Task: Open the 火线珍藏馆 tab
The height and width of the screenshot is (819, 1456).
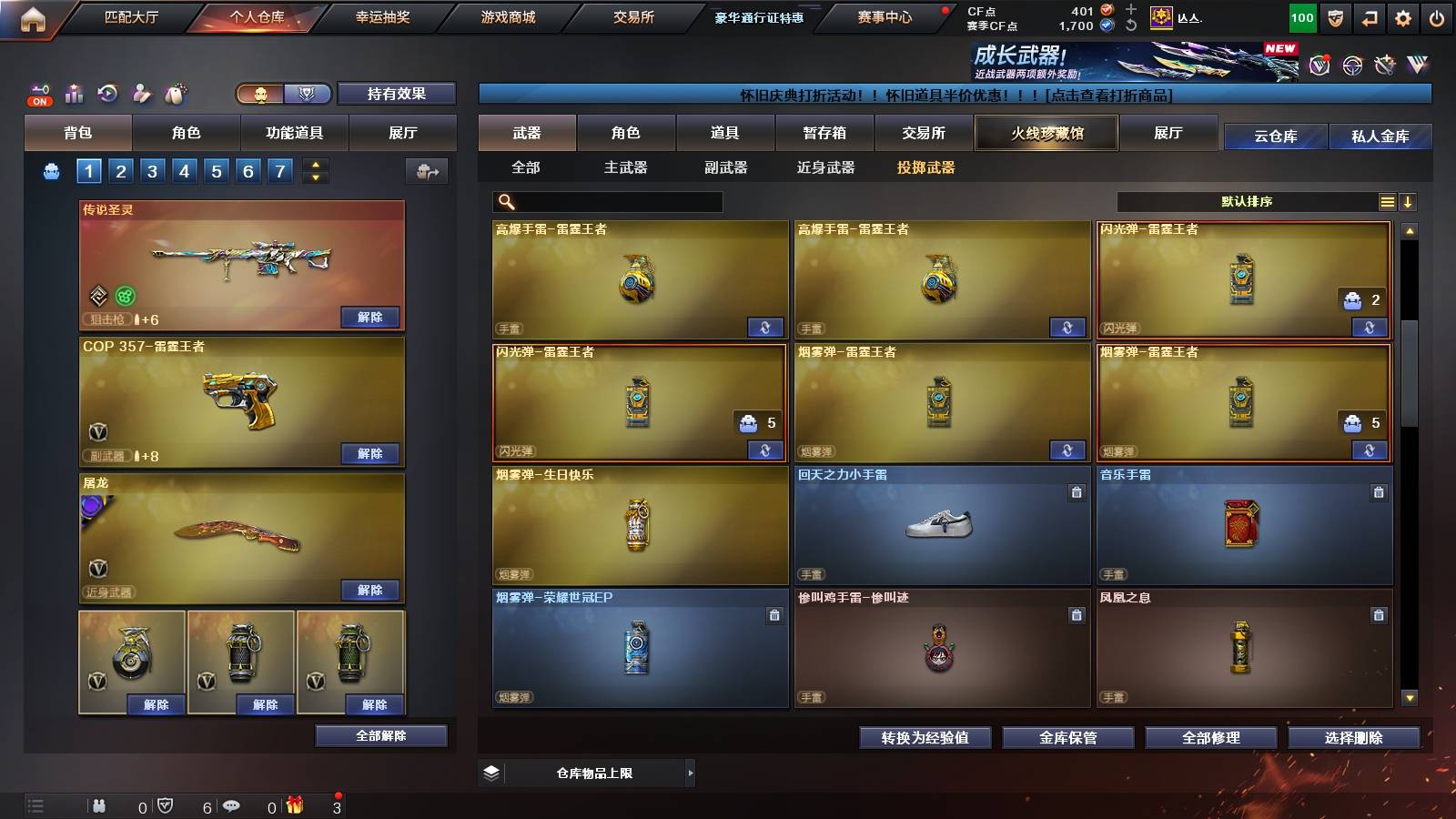Action: (x=1046, y=133)
